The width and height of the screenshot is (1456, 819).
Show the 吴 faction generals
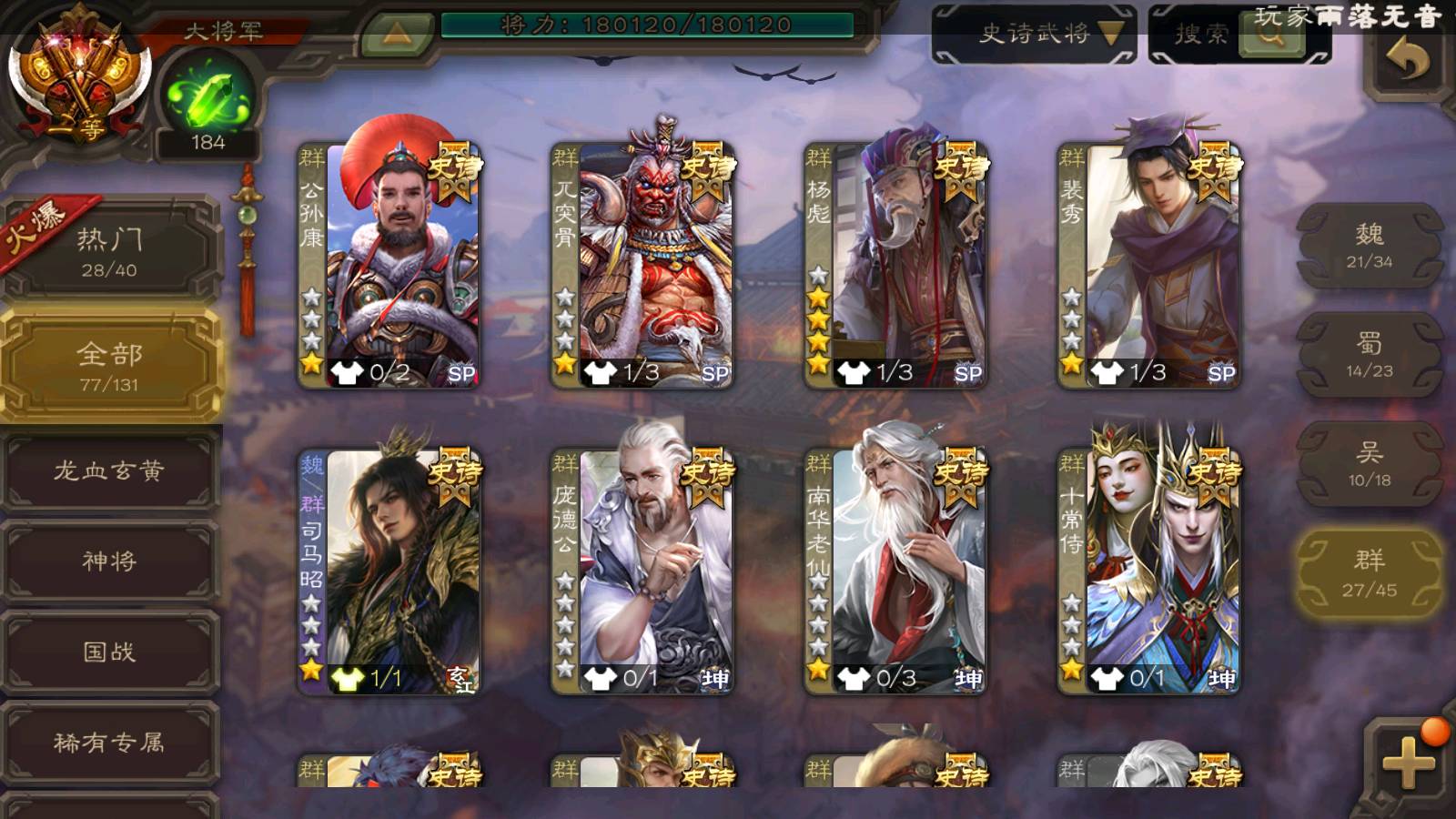[x=1369, y=464]
